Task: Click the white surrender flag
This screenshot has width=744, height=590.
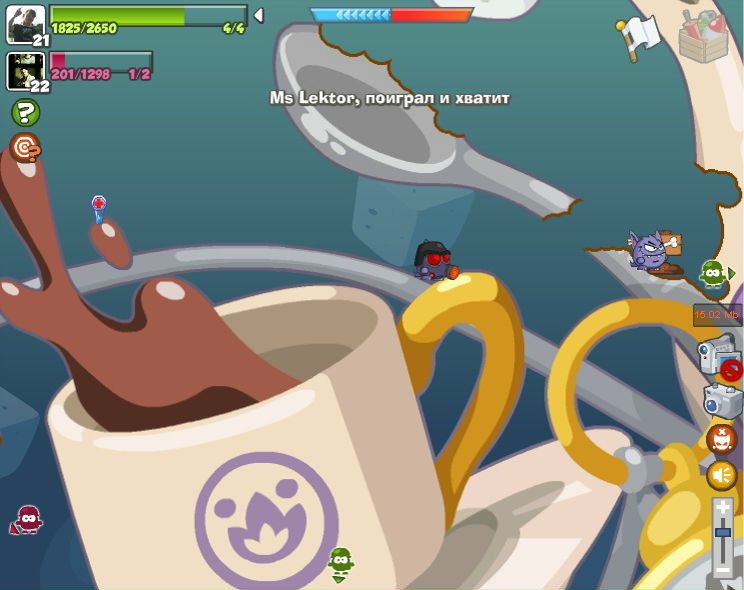Action: click(639, 35)
